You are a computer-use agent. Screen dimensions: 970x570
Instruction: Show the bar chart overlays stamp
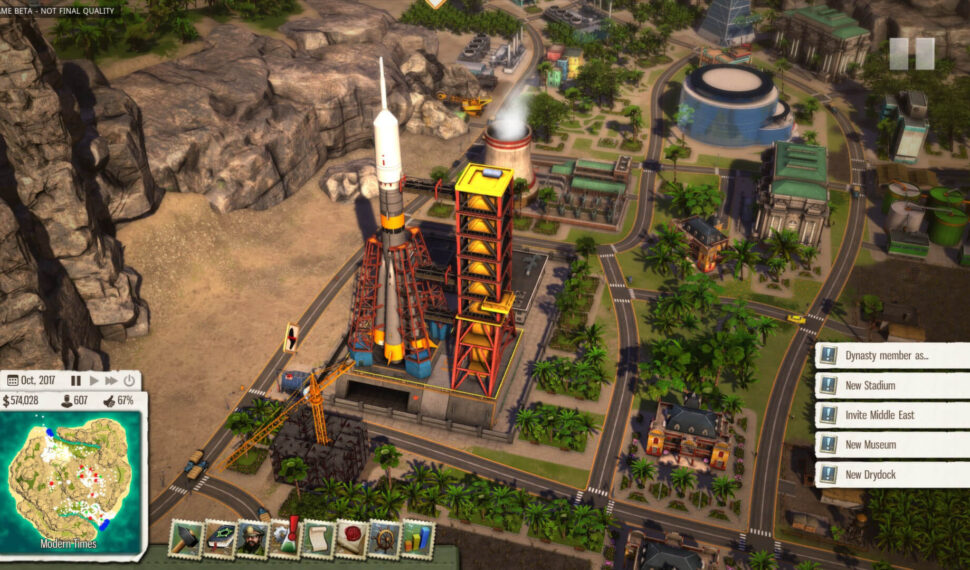[x=416, y=539]
